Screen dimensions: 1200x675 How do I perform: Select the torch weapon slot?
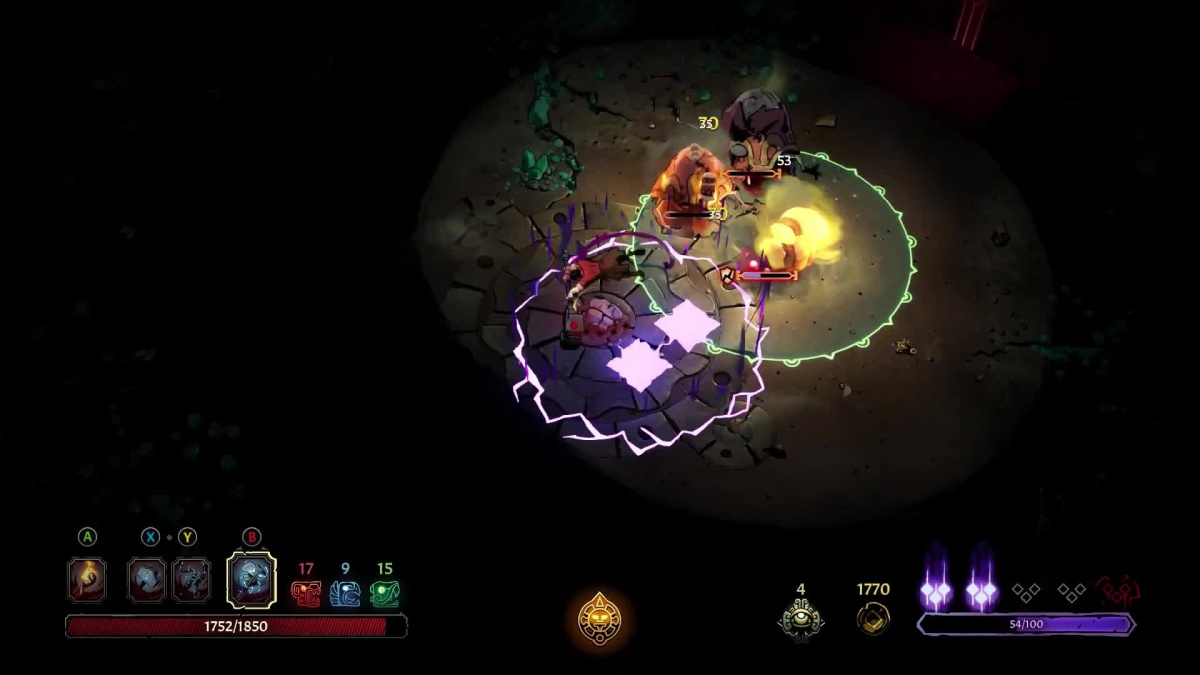click(87, 579)
